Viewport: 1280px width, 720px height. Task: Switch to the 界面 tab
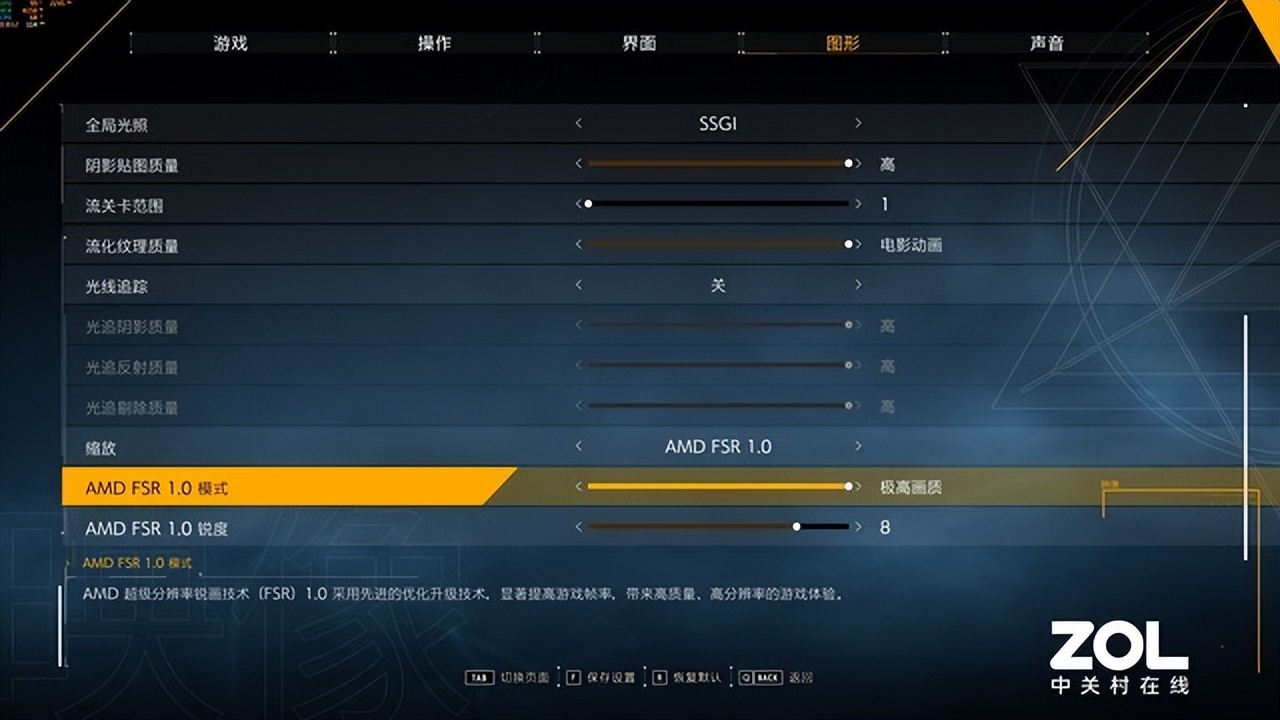[x=640, y=43]
